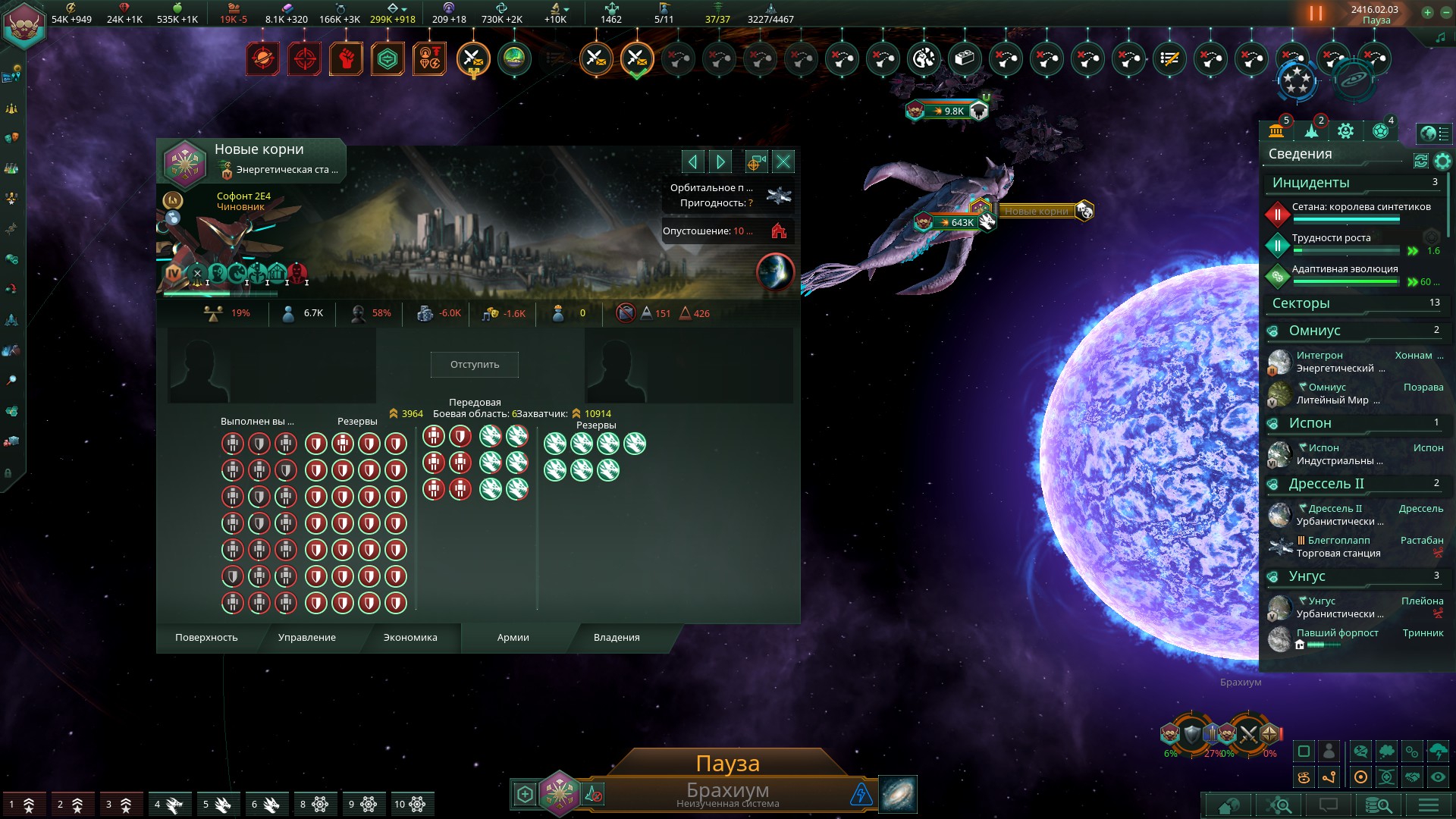Select fleet group 4 hotkey
This screenshot has height=819, width=1456.
[x=168, y=805]
